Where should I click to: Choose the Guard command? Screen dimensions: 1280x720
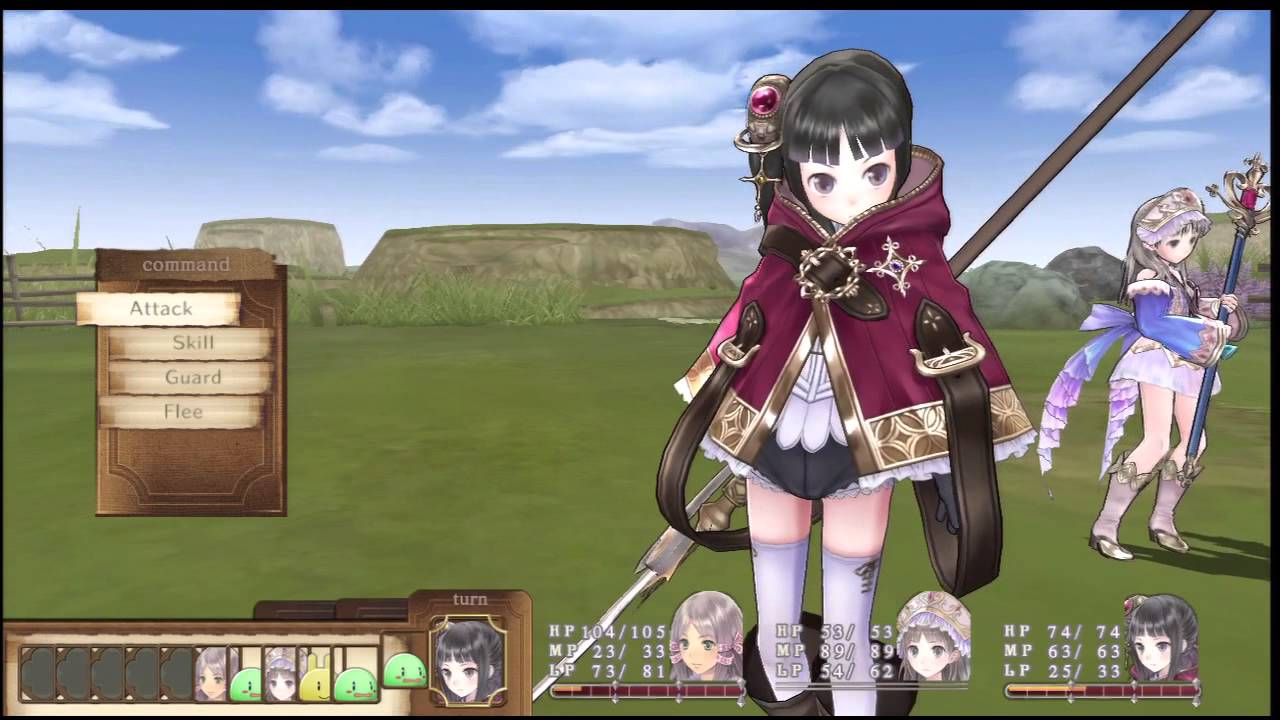point(192,377)
